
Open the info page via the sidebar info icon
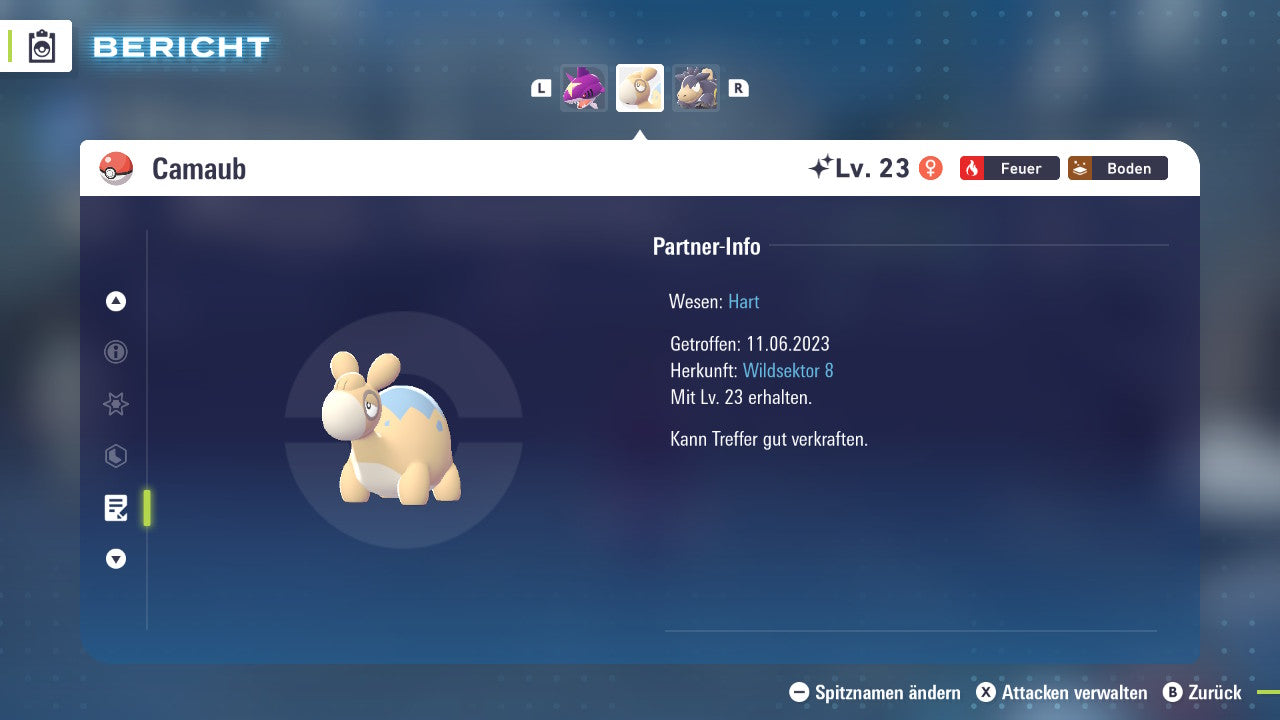point(115,352)
